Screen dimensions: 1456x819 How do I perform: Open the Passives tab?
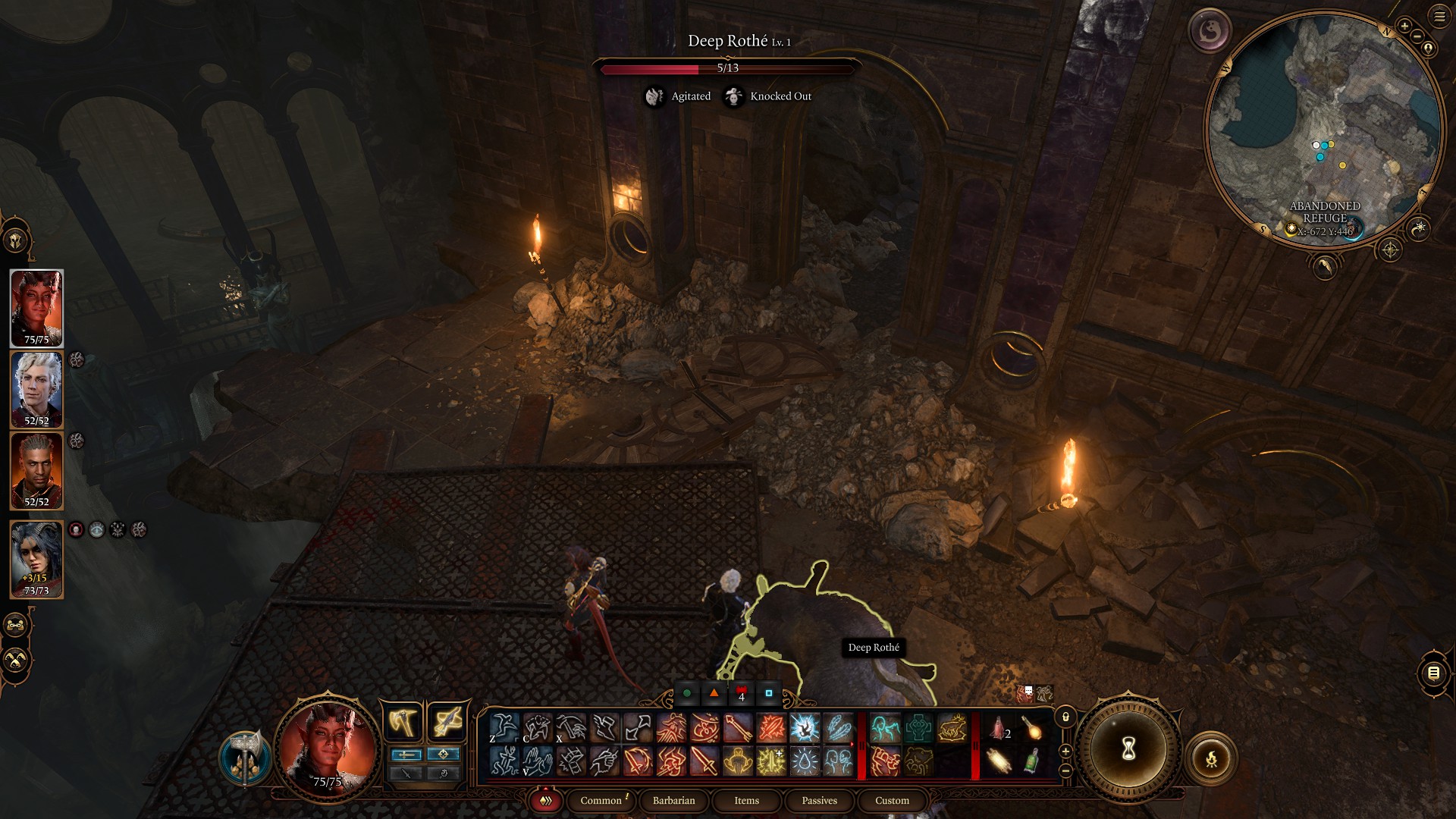tap(819, 801)
